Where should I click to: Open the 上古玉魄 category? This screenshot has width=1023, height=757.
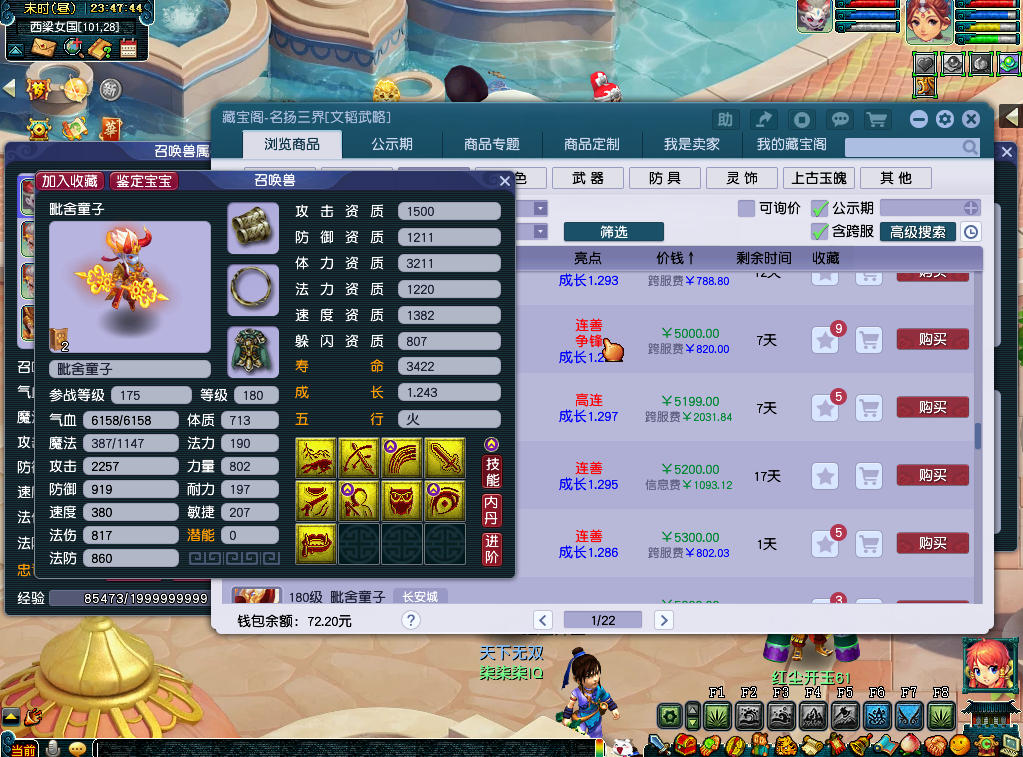[819, 178]
